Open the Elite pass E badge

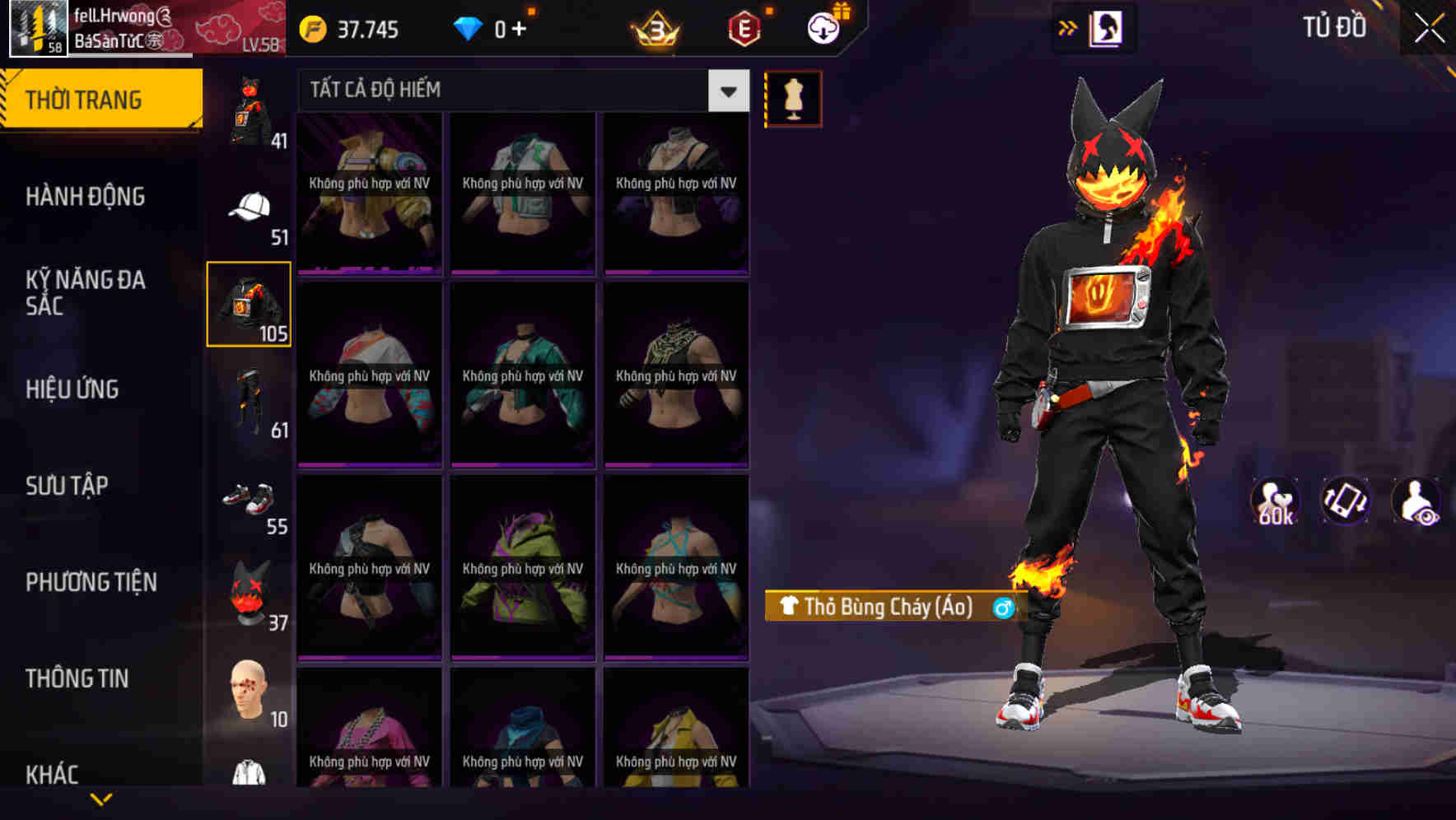click(x=743, y=27)
